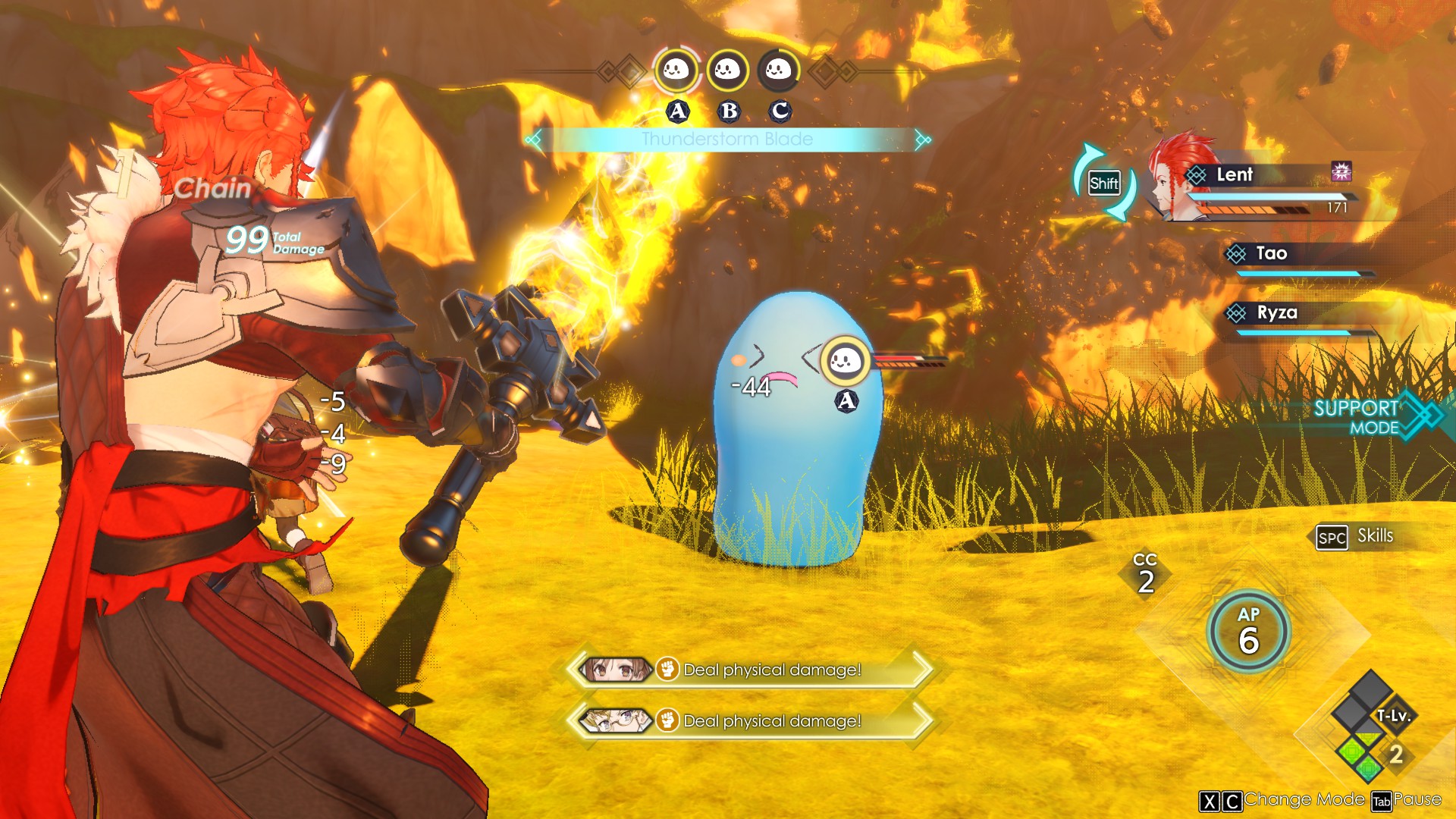Switch to party member Ryza

click(x=1276, y=313)
